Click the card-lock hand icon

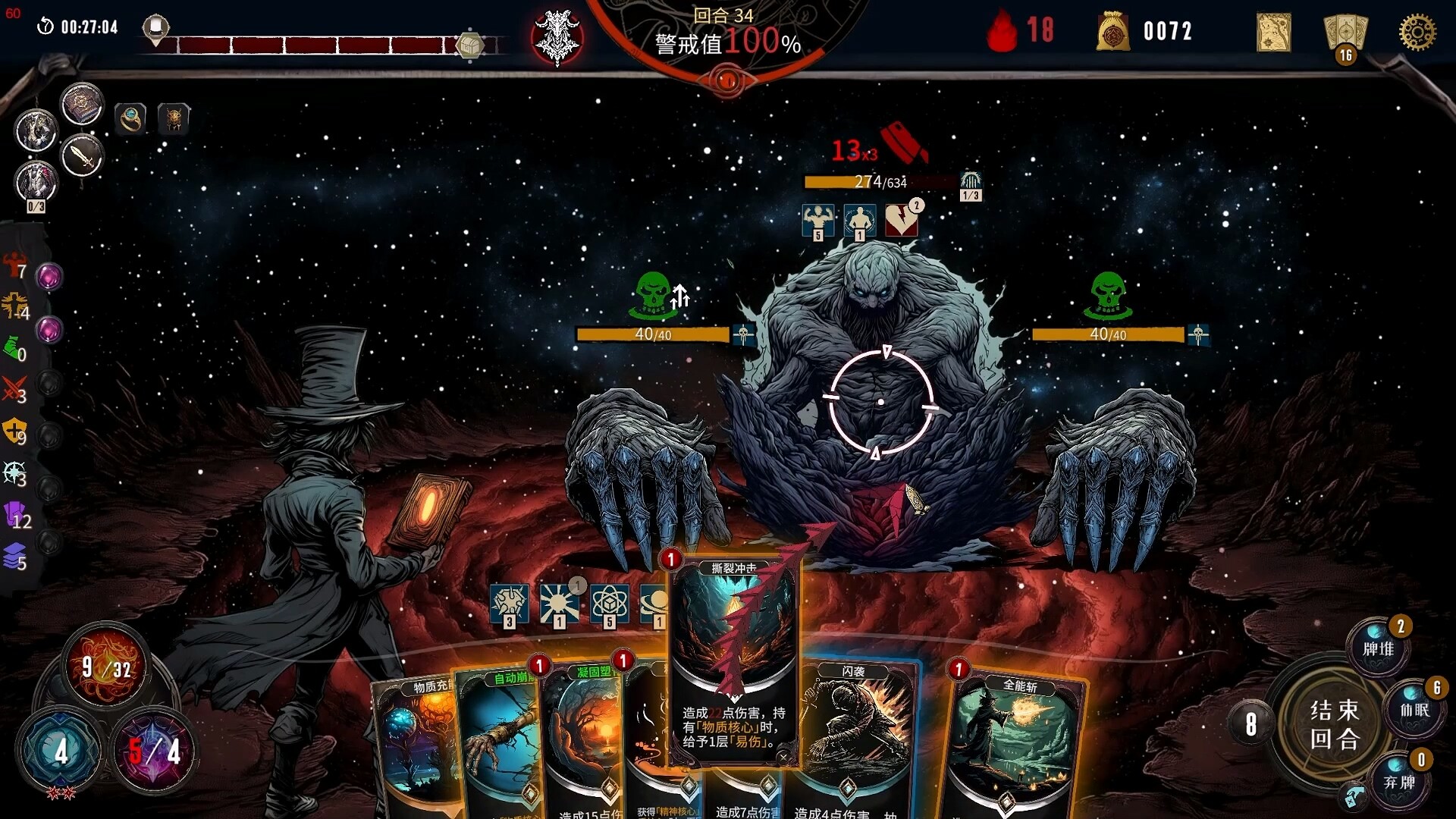click(x=1354, y=796)
